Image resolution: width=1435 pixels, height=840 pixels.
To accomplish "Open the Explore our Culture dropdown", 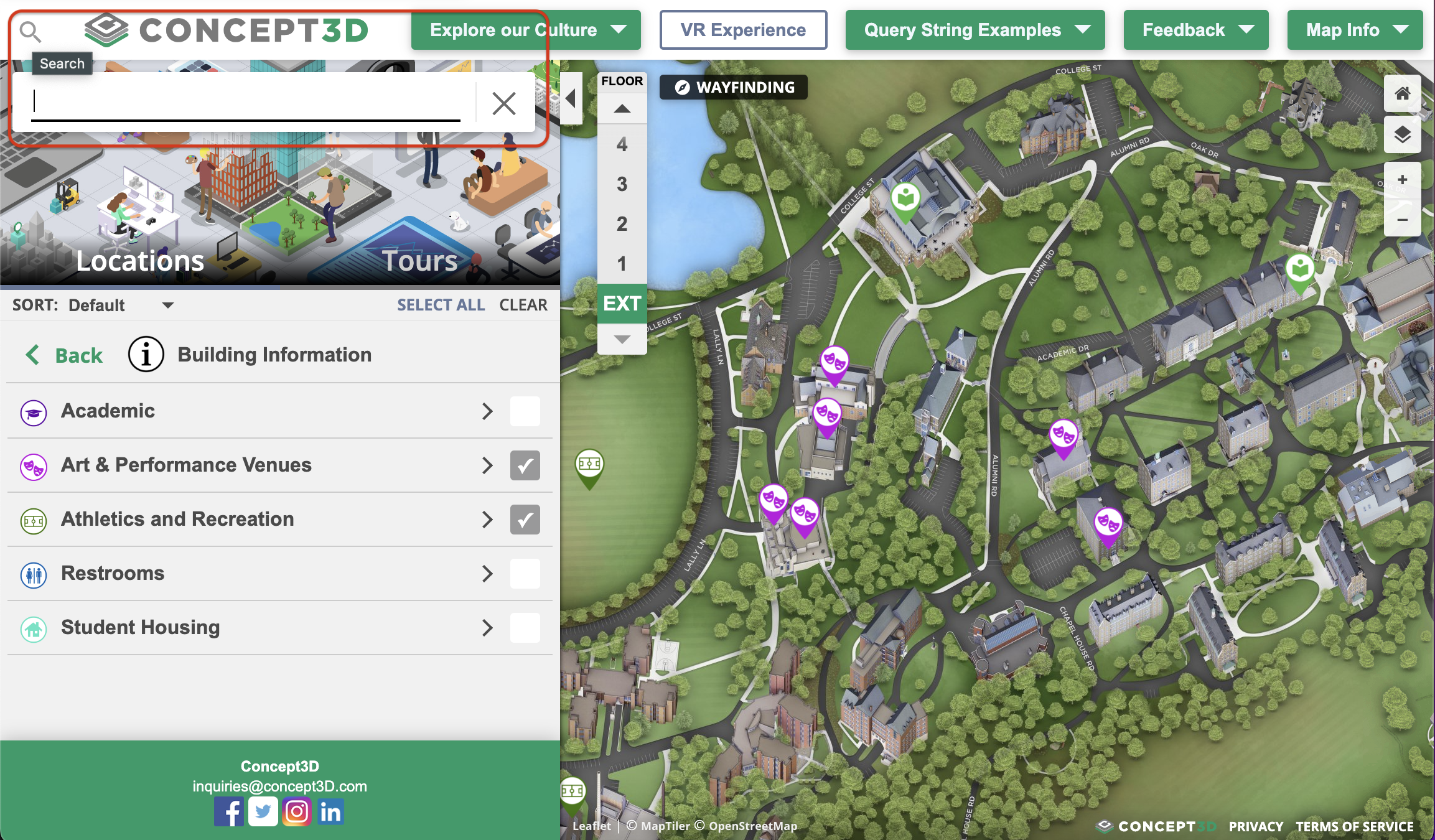I will point(526,30).
